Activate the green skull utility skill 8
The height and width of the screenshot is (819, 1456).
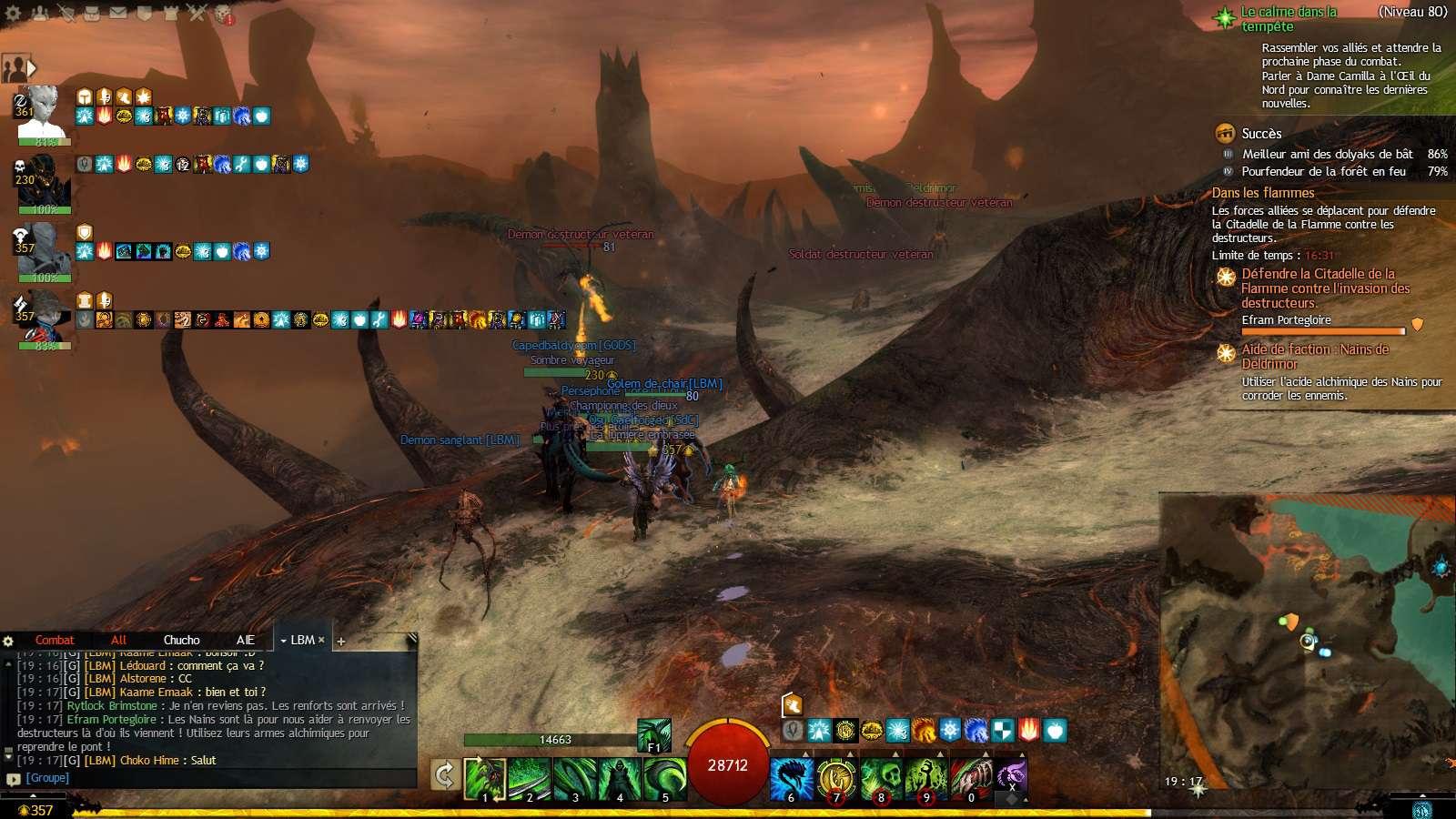tap(881, 778)
